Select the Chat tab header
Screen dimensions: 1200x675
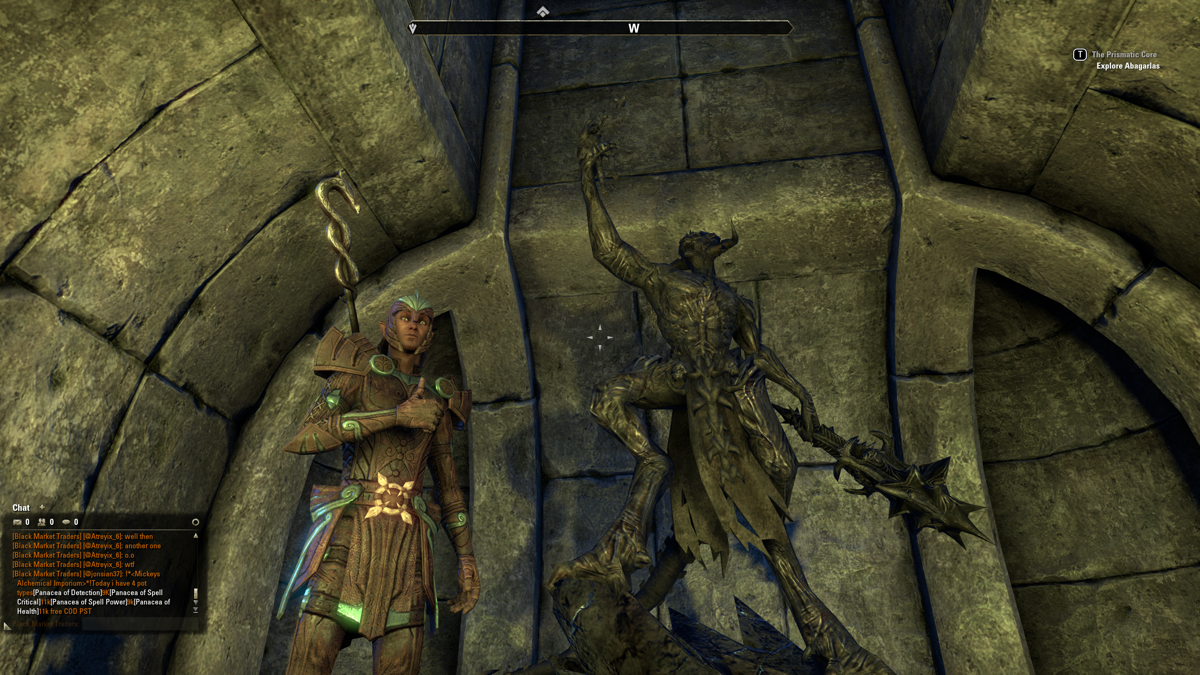[21, 508]
